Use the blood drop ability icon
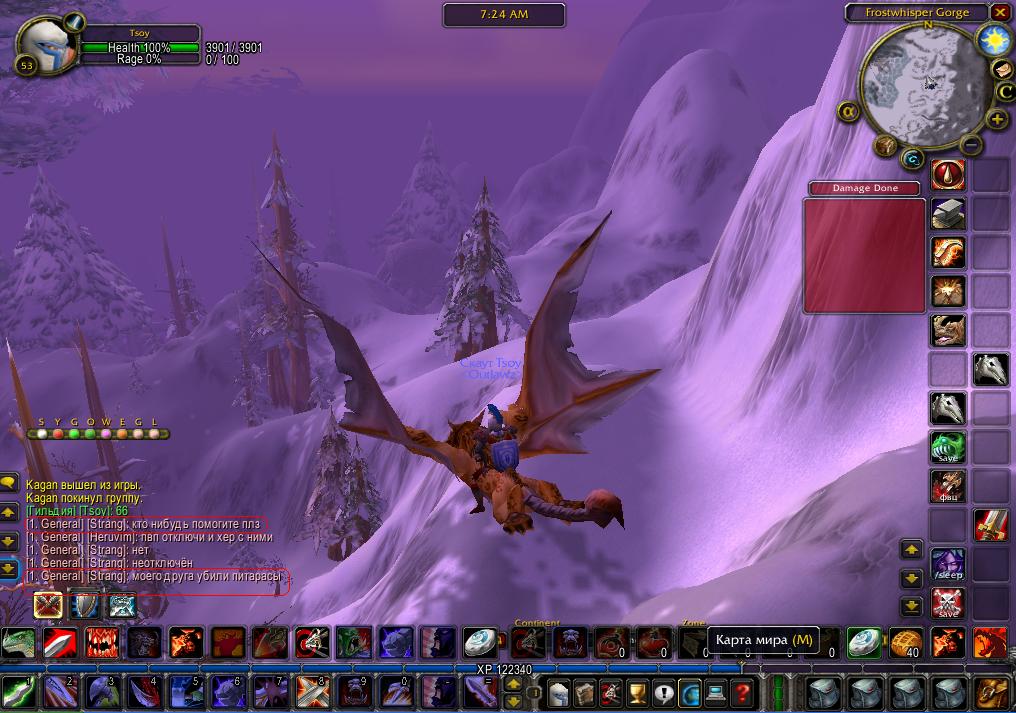Screen dimensions: 1016x713 point(948,174)
